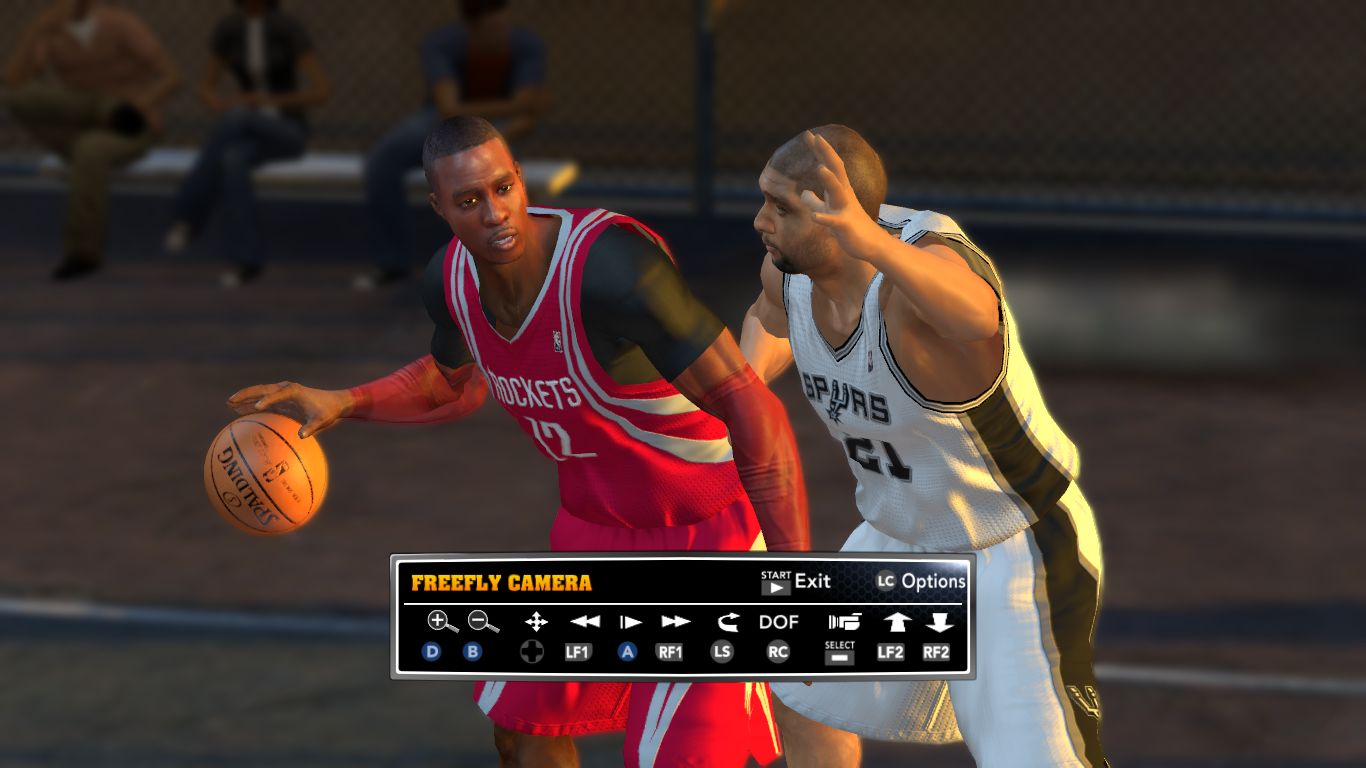This screenshot has height=768, width=1366.
Task: Click the zoom-in magnifier icon
Action: (x=441, y=622)
